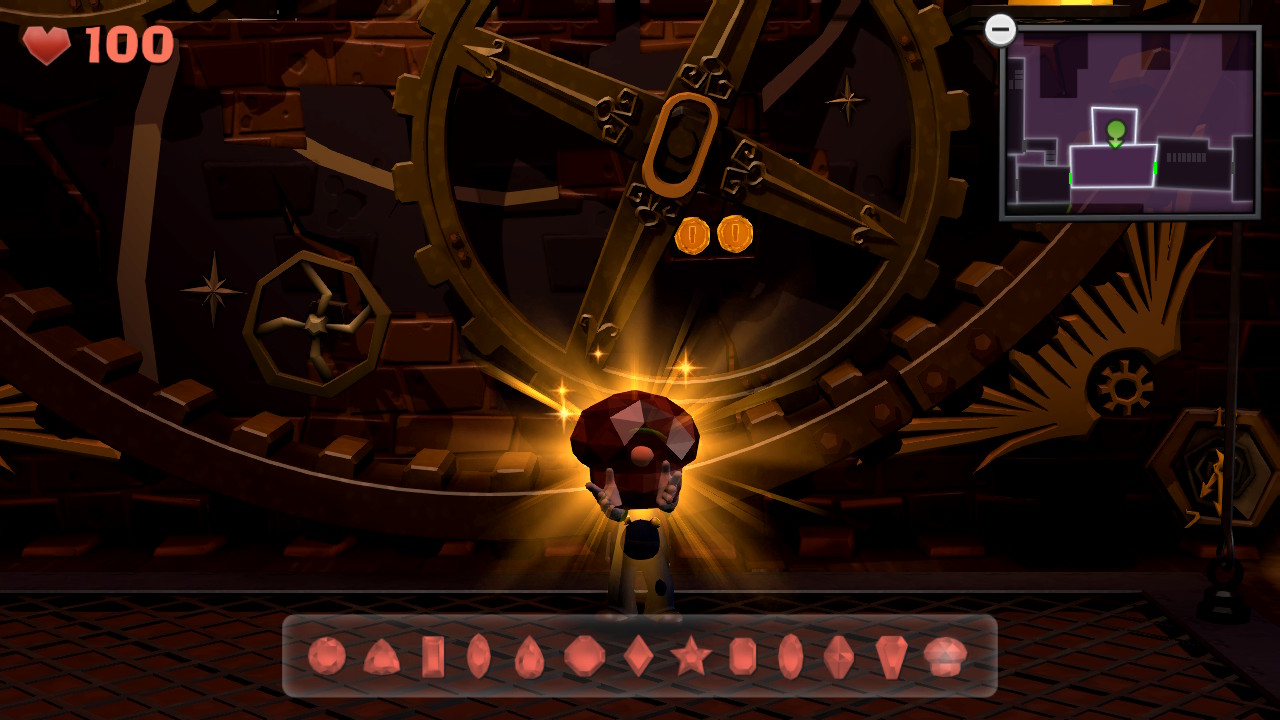Image resolution: width=1280 pixels, height=720 pixels.
Task: Click the green player marker on the minimap
Action: point(1115,130)
